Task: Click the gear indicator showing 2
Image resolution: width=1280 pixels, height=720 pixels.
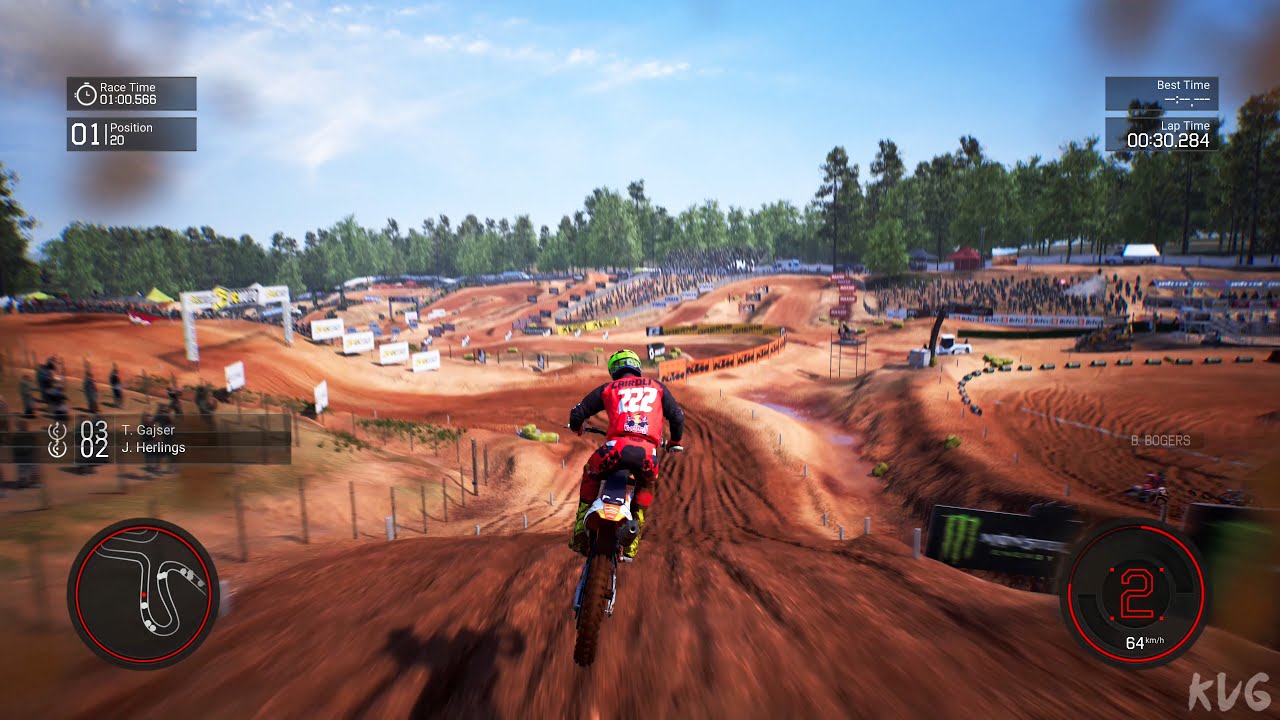Action: pyautogui.click(x=1136, y=592)
